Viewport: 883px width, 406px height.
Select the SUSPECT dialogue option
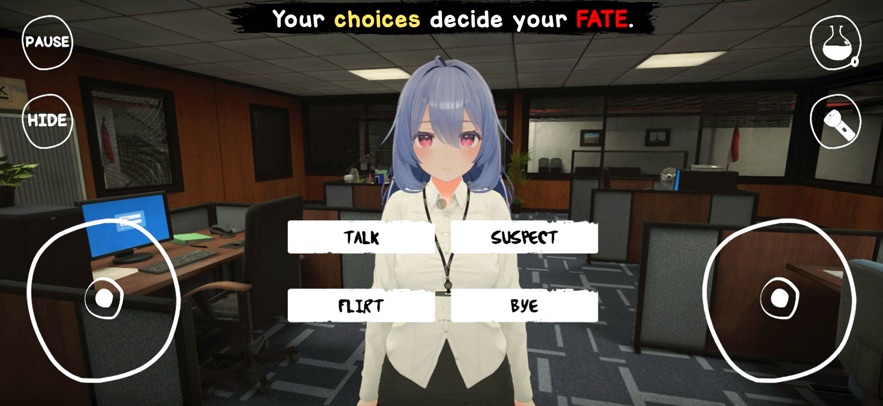coord(524,237)
